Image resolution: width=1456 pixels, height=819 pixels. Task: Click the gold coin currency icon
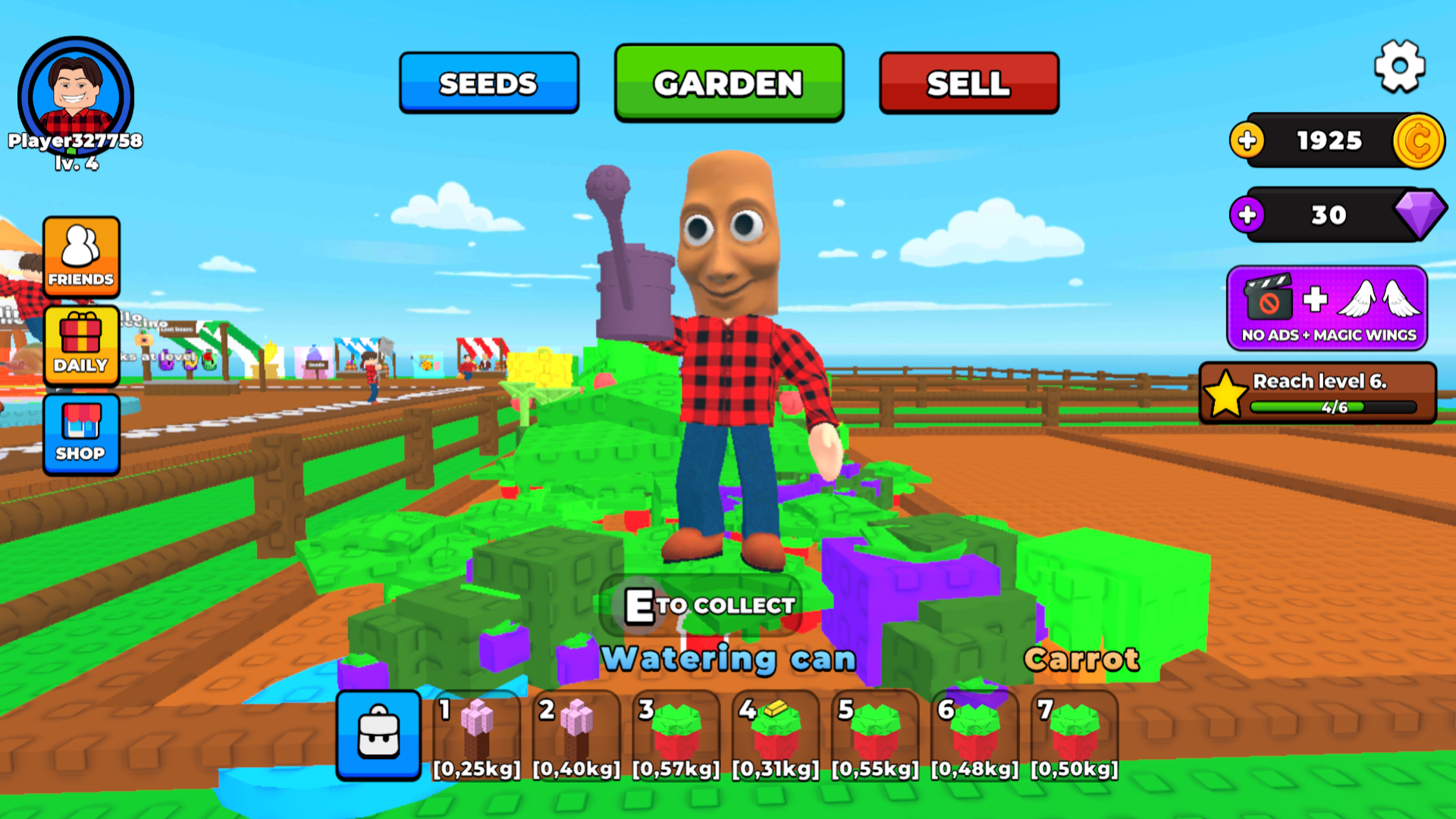1420,140
